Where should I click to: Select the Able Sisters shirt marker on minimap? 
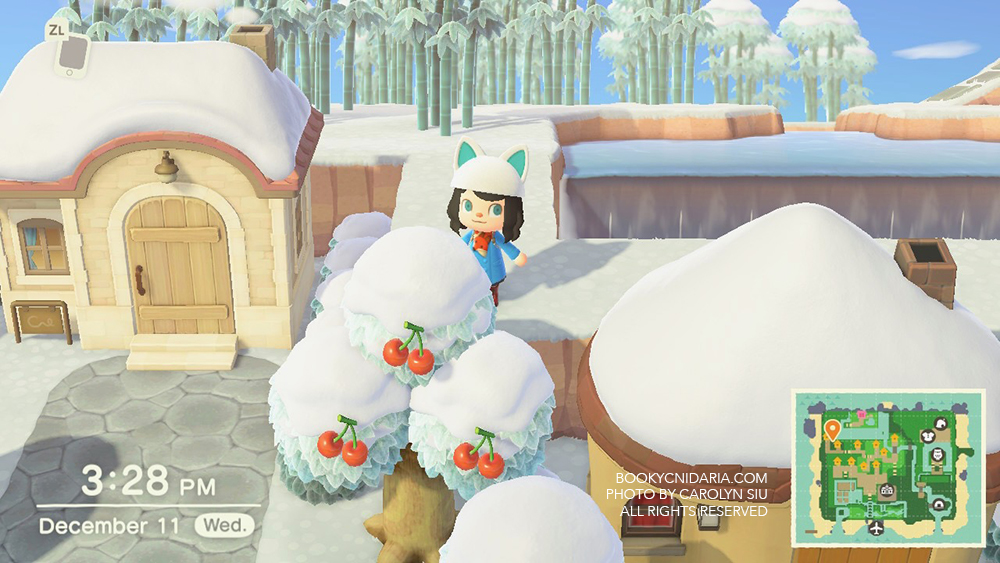[x=928, y=436]
